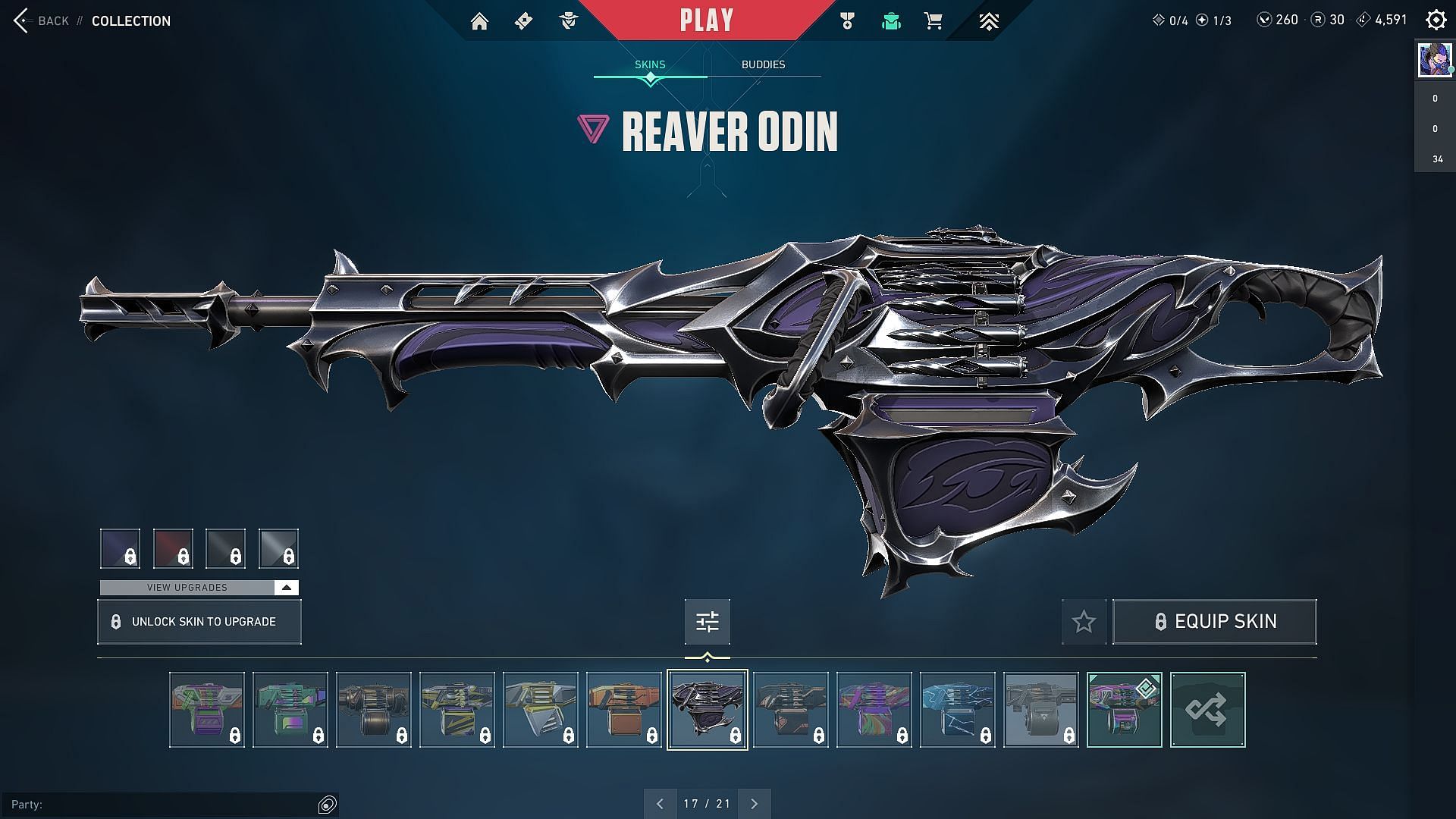
Task: Open the settings gear
Action: coord(1436,20)
